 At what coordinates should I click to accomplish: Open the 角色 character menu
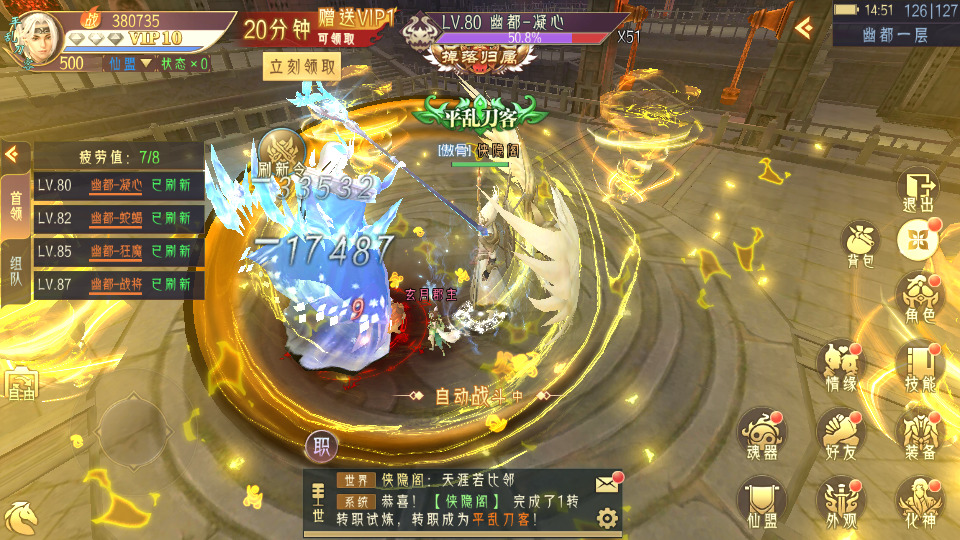919,297
